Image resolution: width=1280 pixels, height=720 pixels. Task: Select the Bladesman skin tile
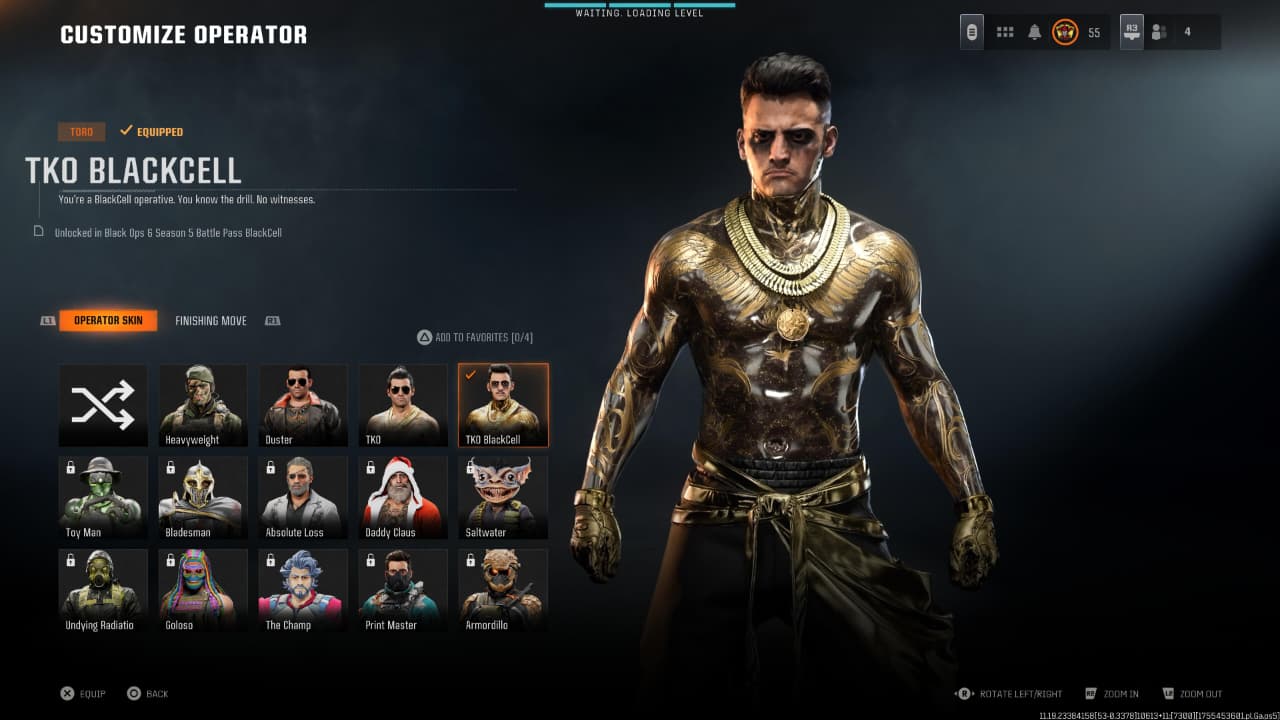pyautogui.click(x=203, y=497)
